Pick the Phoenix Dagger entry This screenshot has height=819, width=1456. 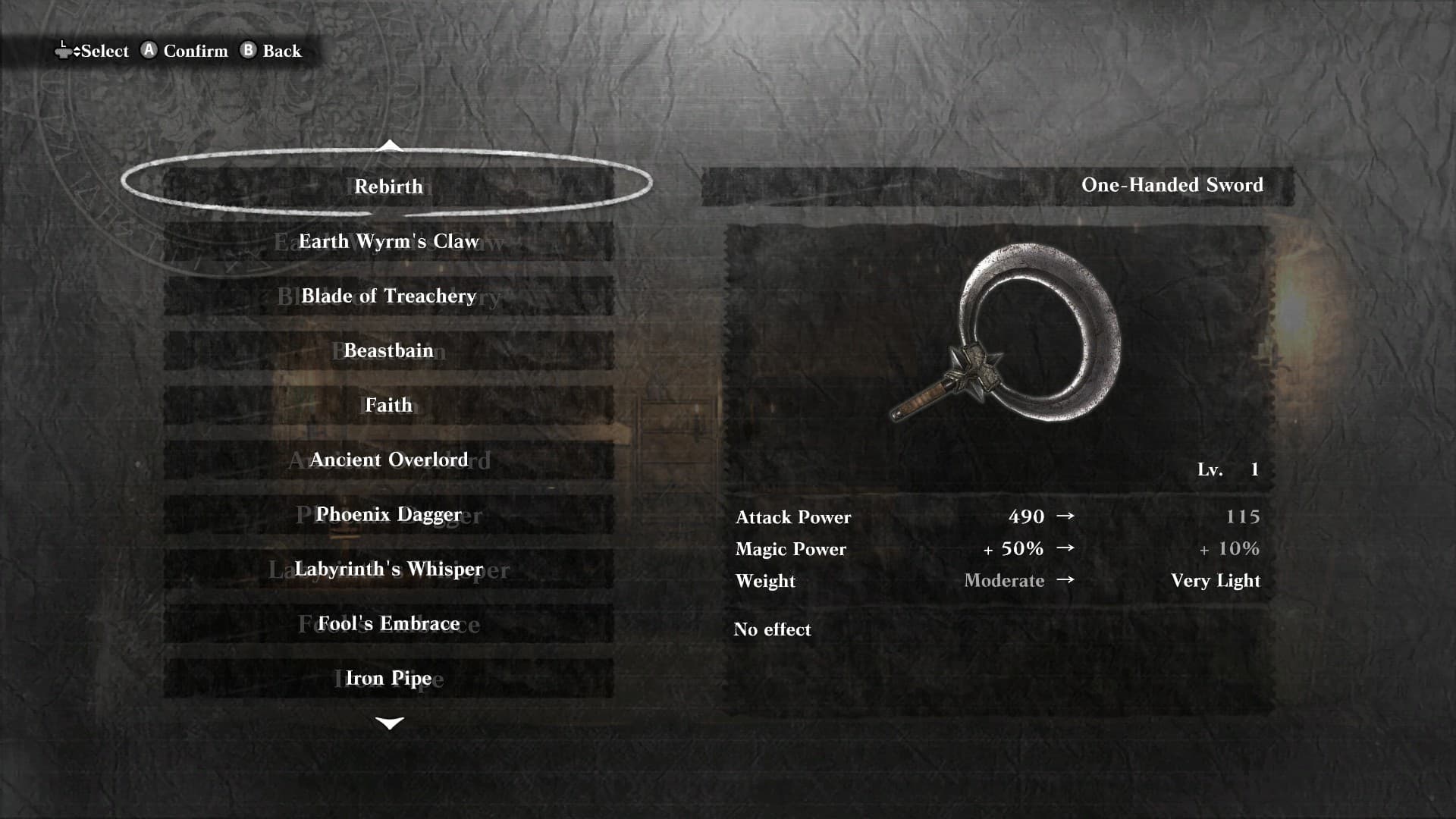click(x=388, y=514)
